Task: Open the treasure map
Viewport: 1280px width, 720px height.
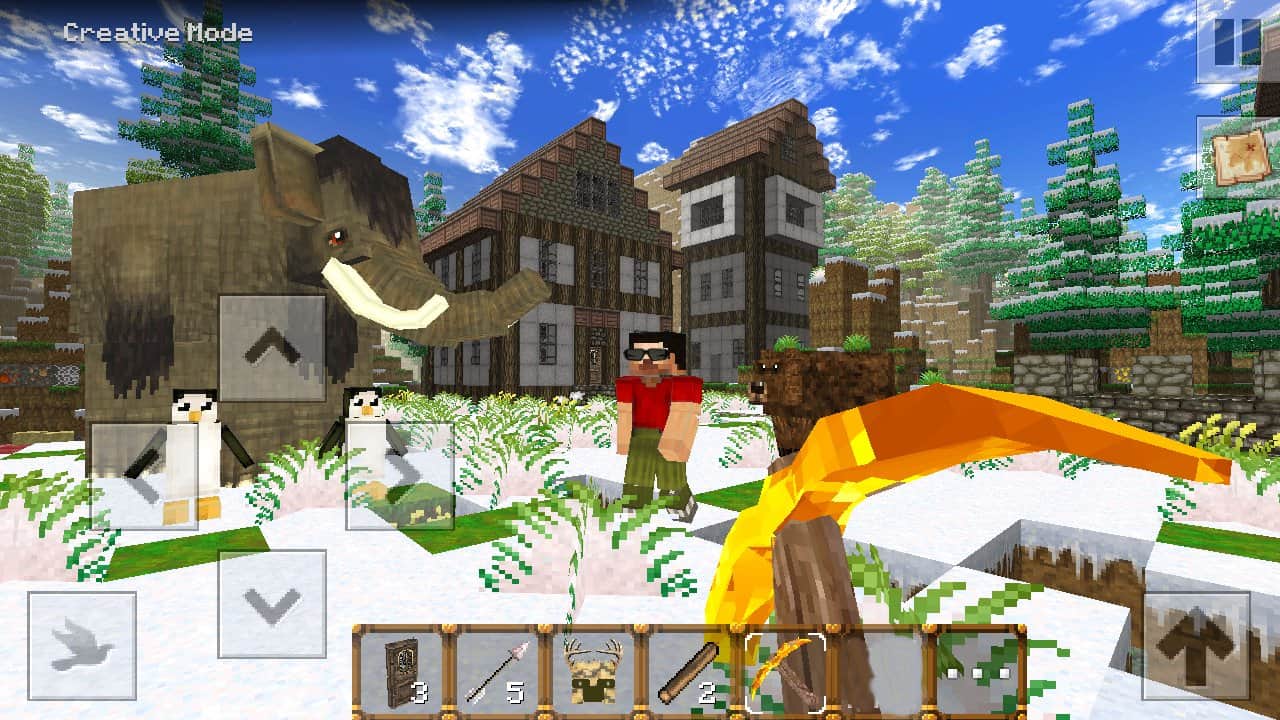Action: point(1240,158)
